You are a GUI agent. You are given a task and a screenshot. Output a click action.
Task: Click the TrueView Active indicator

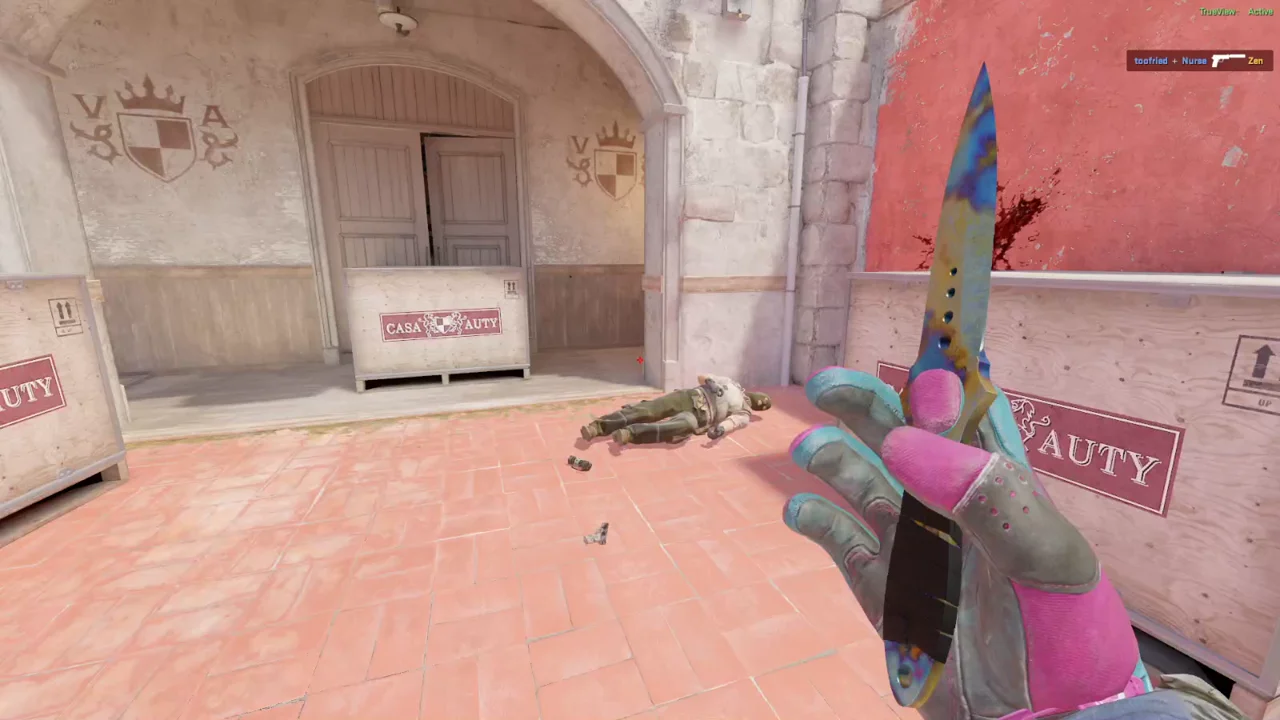point(1237,12)
